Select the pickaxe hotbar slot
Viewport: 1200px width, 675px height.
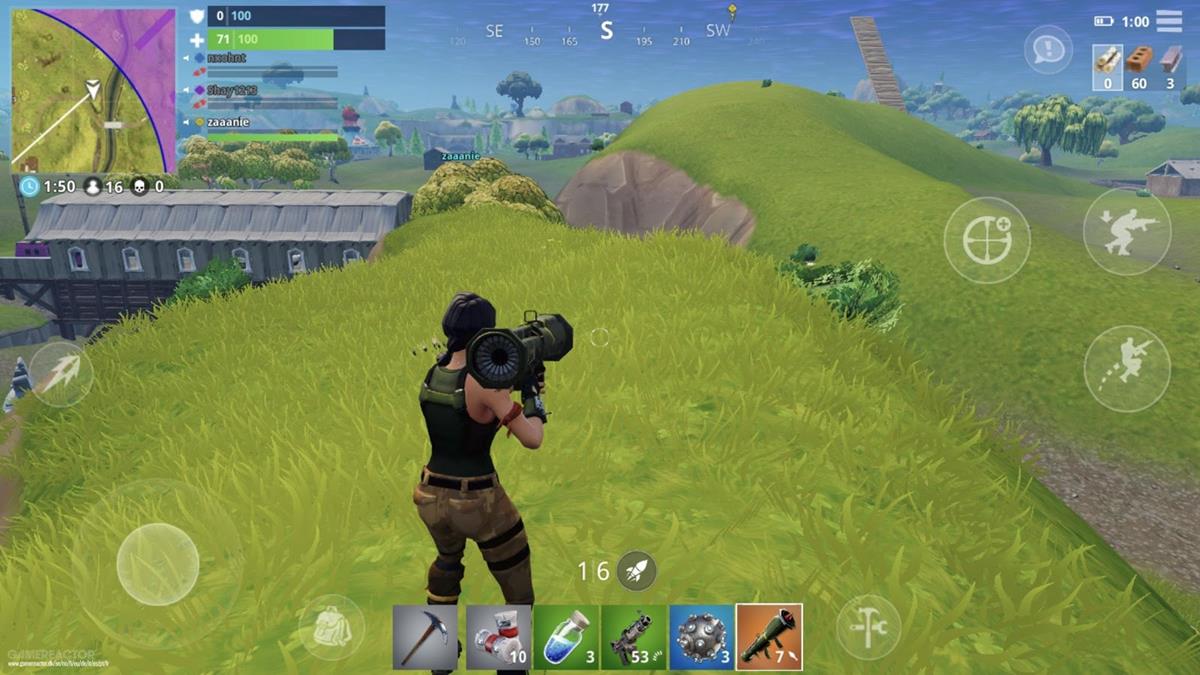pyautogui.click(x=425, y=637)
